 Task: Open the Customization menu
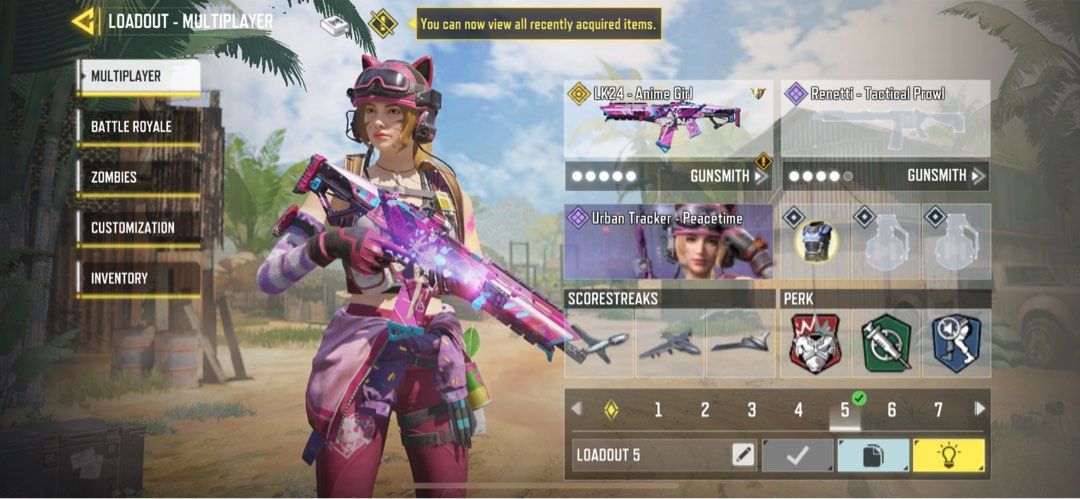(x=138, y=228)
